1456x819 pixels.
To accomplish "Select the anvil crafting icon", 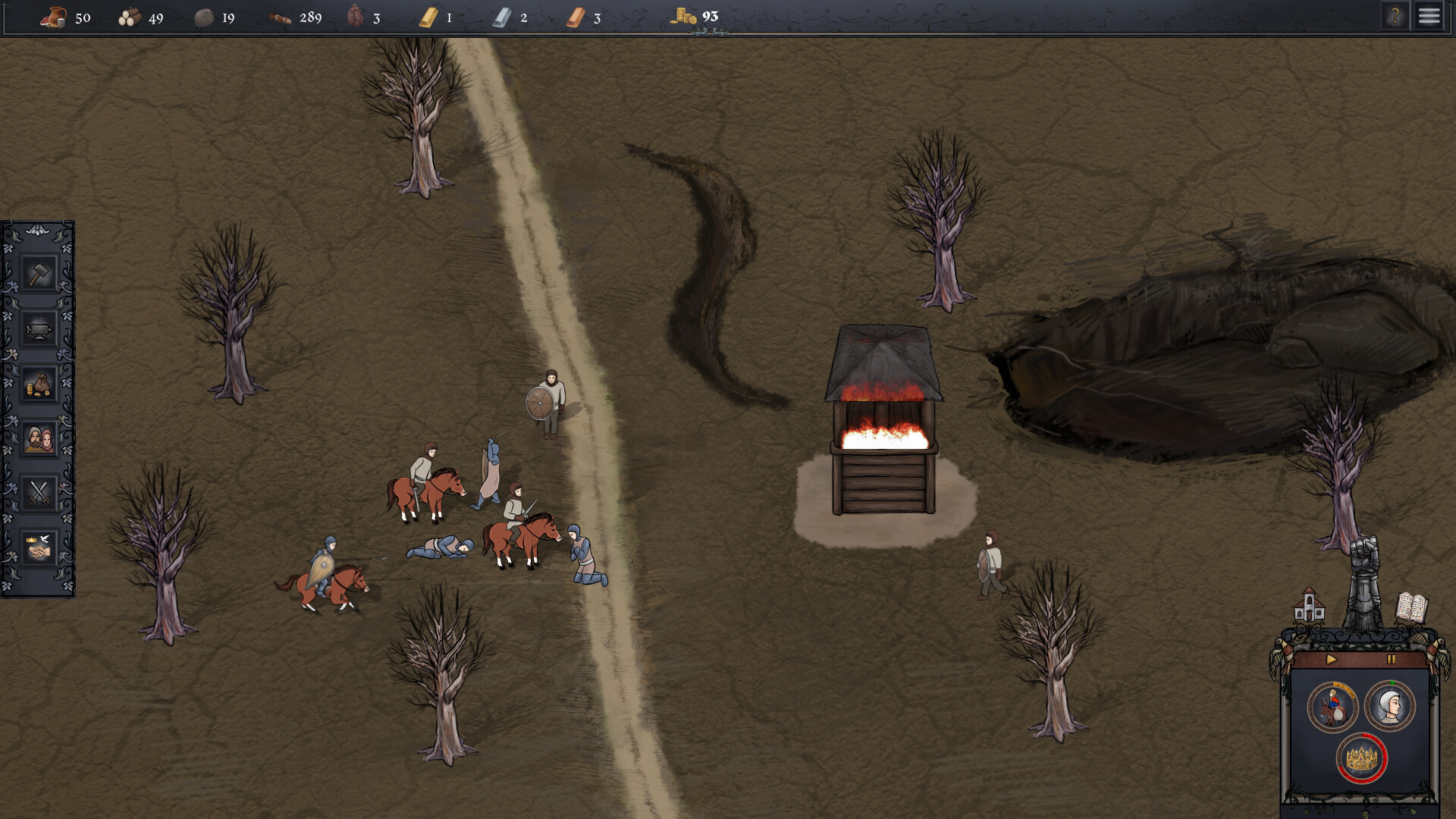I will pos(39,329).
